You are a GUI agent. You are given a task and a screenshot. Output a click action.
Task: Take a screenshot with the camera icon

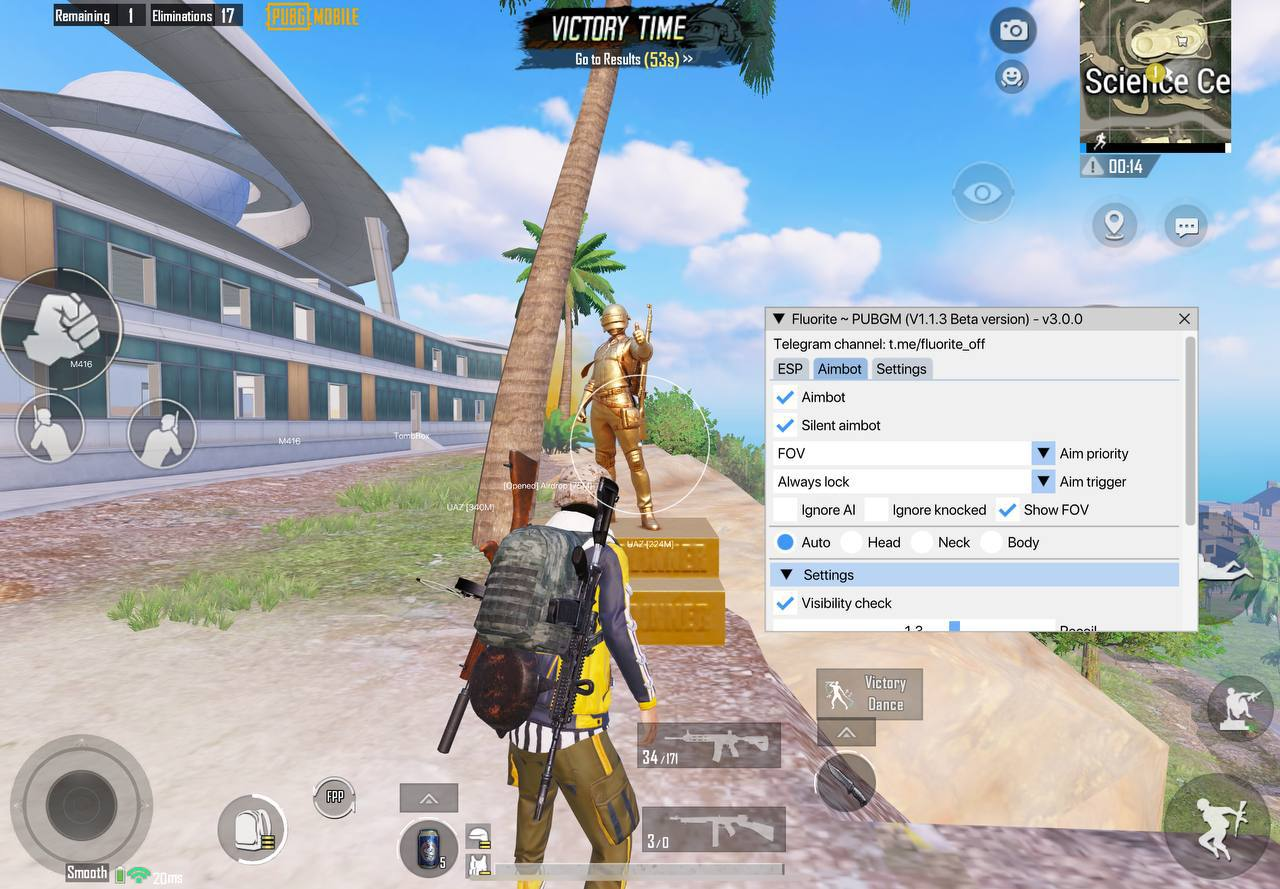coord(1013,31)
